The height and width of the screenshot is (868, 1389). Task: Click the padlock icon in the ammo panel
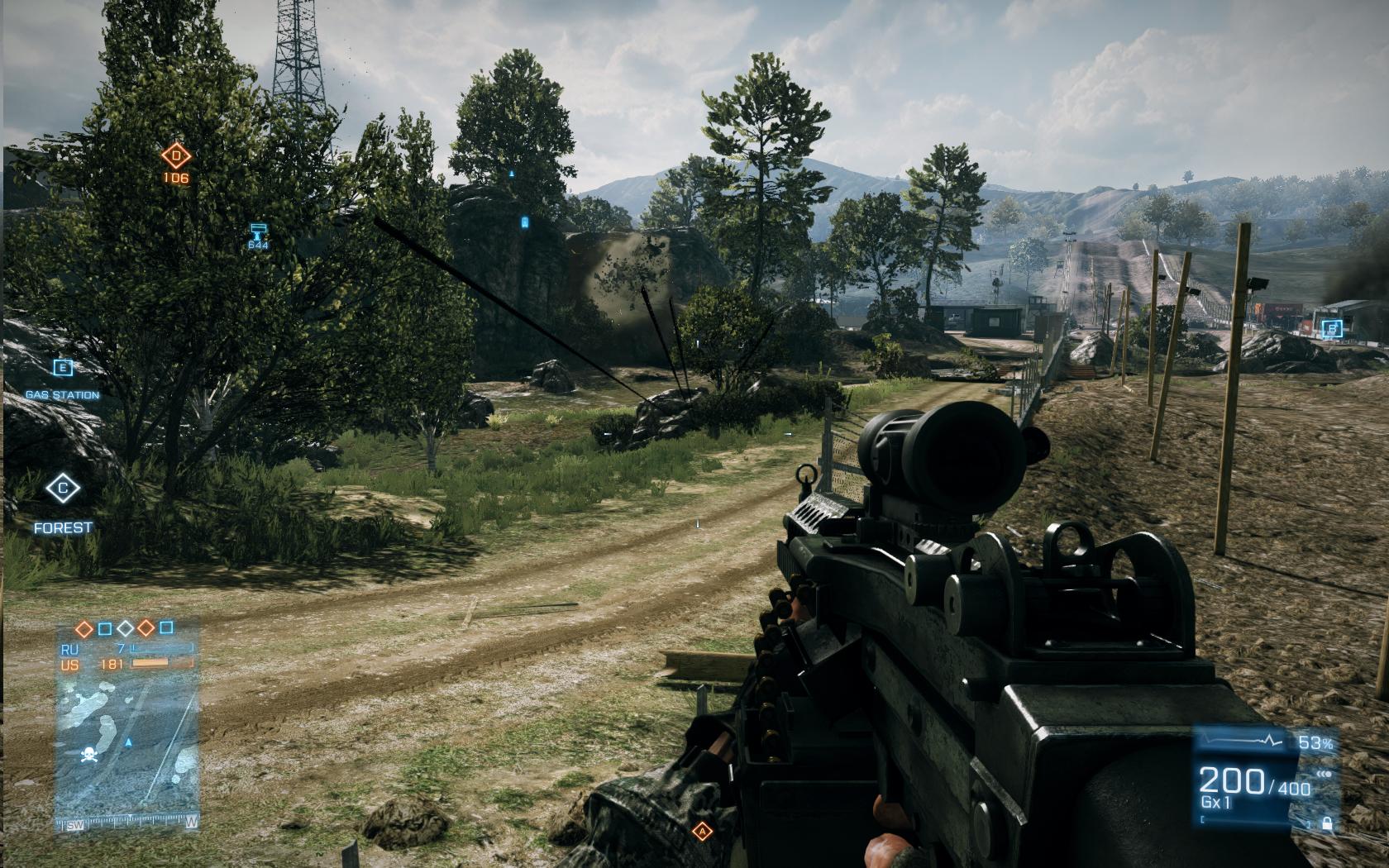pyautogui.click(x=1326, y=823)
